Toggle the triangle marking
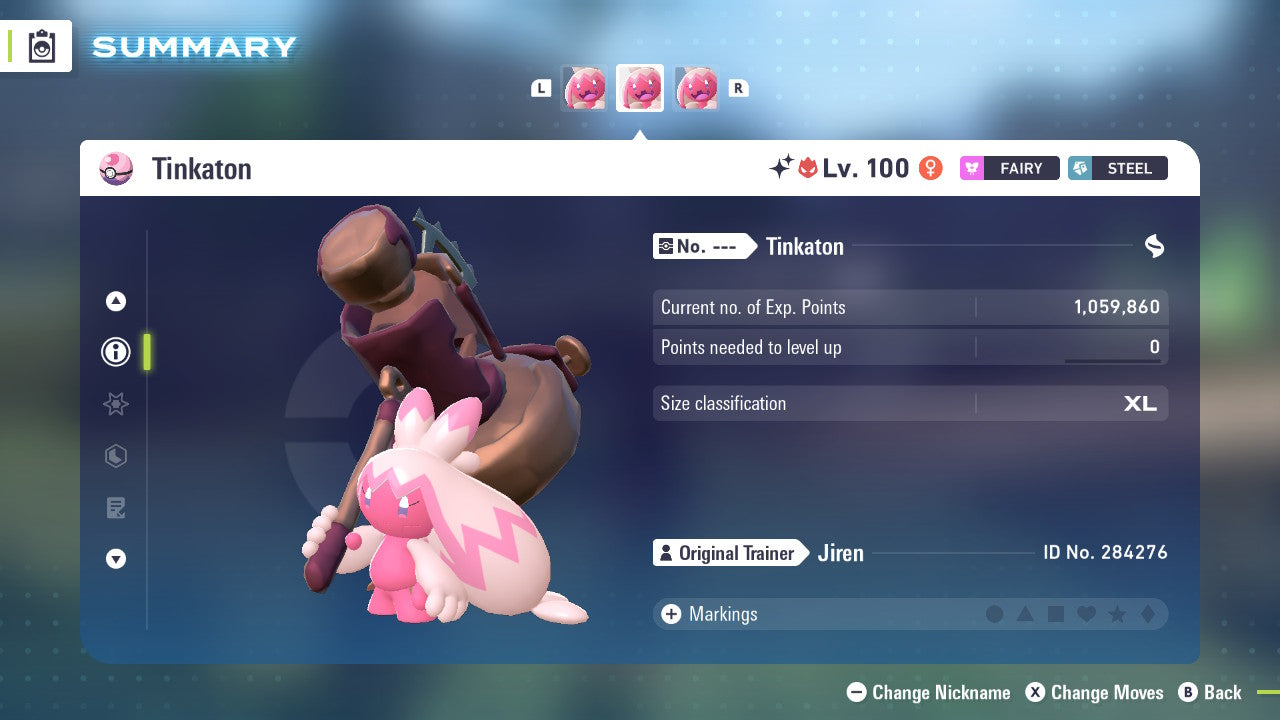The image size is (1280, 720). [1025, 614]
